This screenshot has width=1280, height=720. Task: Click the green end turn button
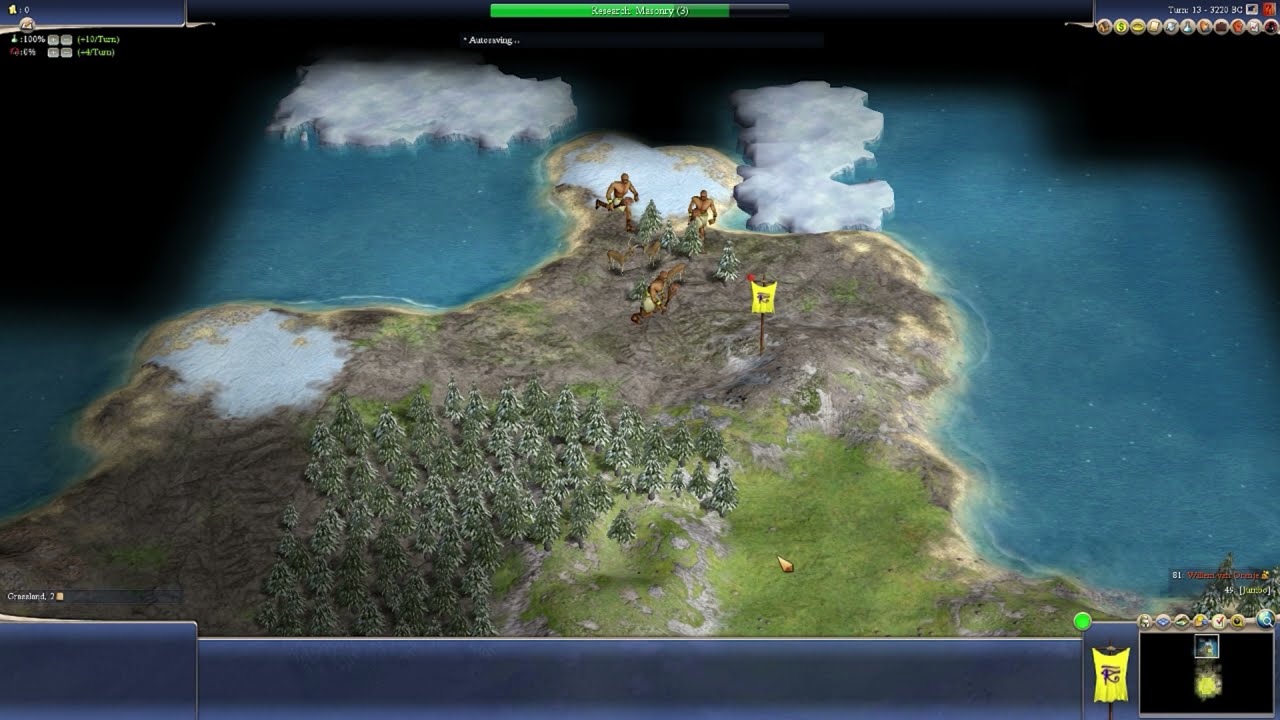[x=1082, y=622]
